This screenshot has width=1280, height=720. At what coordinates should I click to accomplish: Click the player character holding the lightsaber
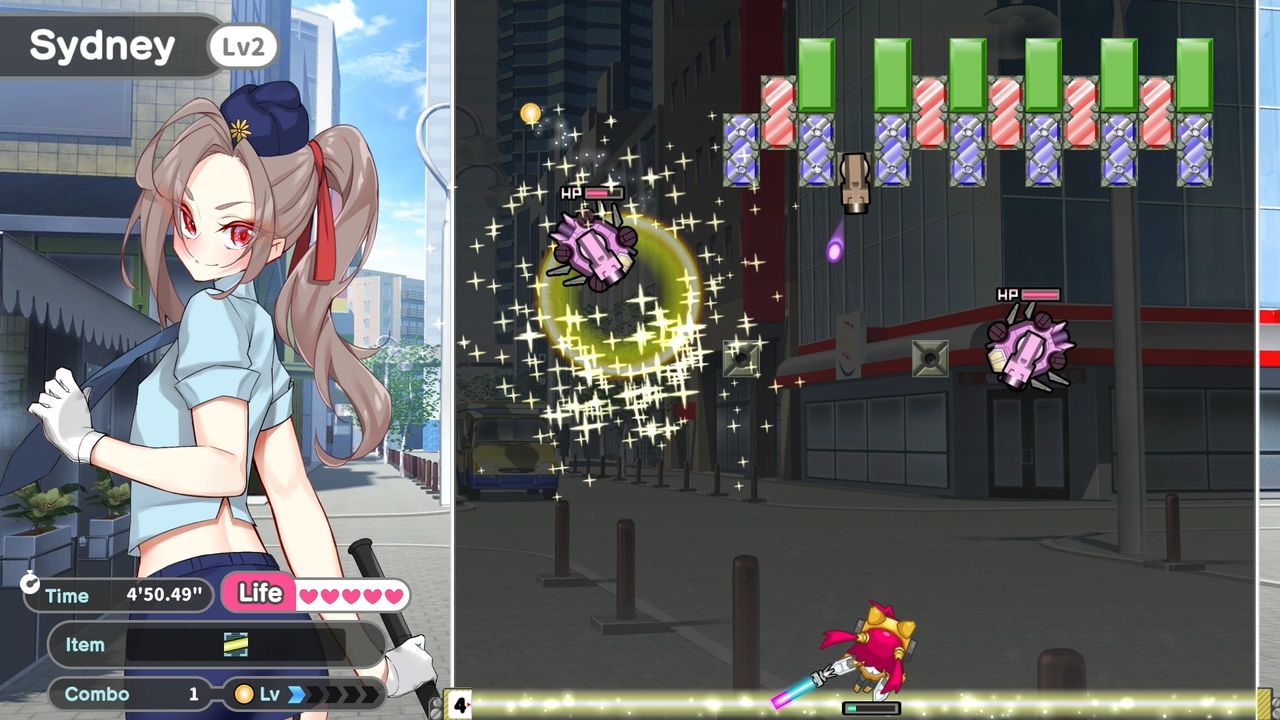[x=878, y=645]
